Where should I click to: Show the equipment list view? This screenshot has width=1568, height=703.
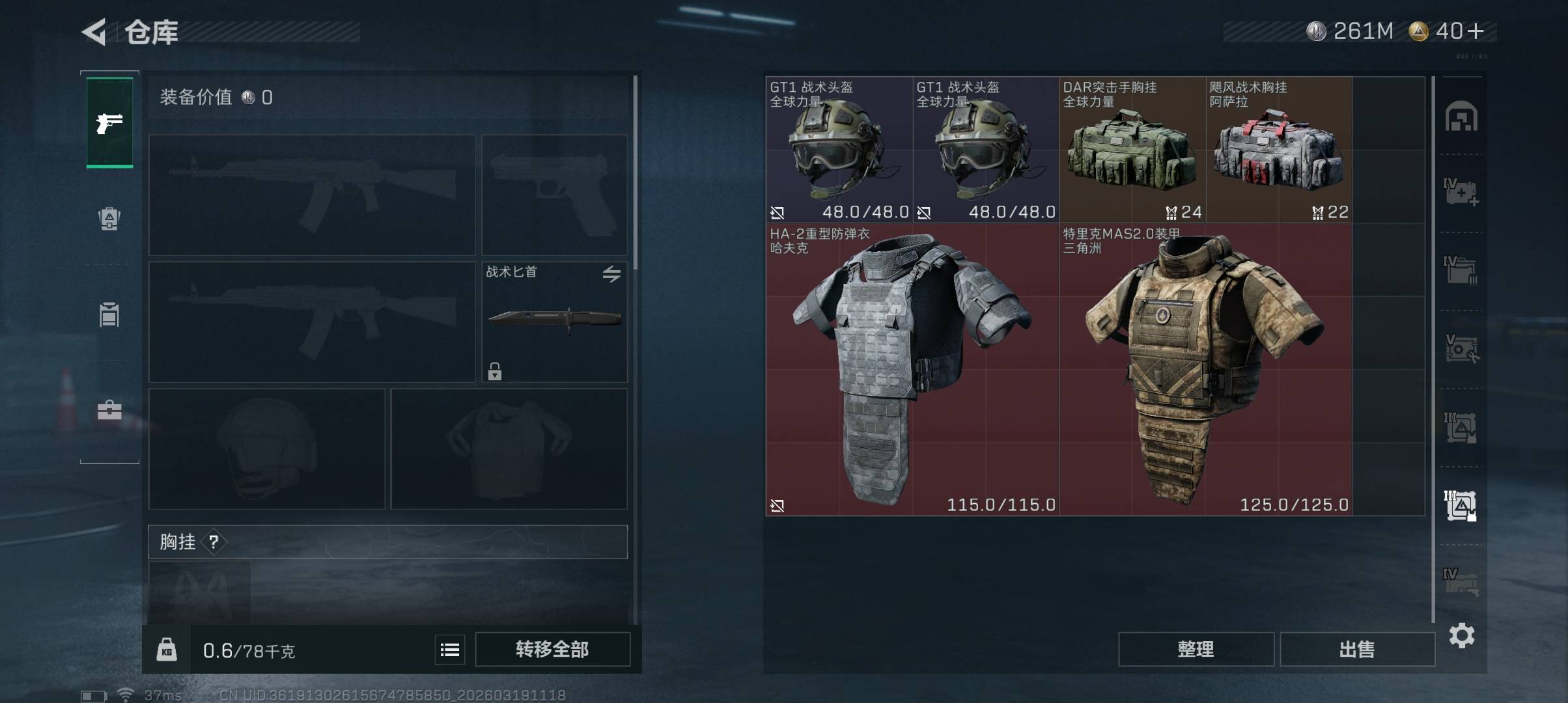click(x=450, y=650)
